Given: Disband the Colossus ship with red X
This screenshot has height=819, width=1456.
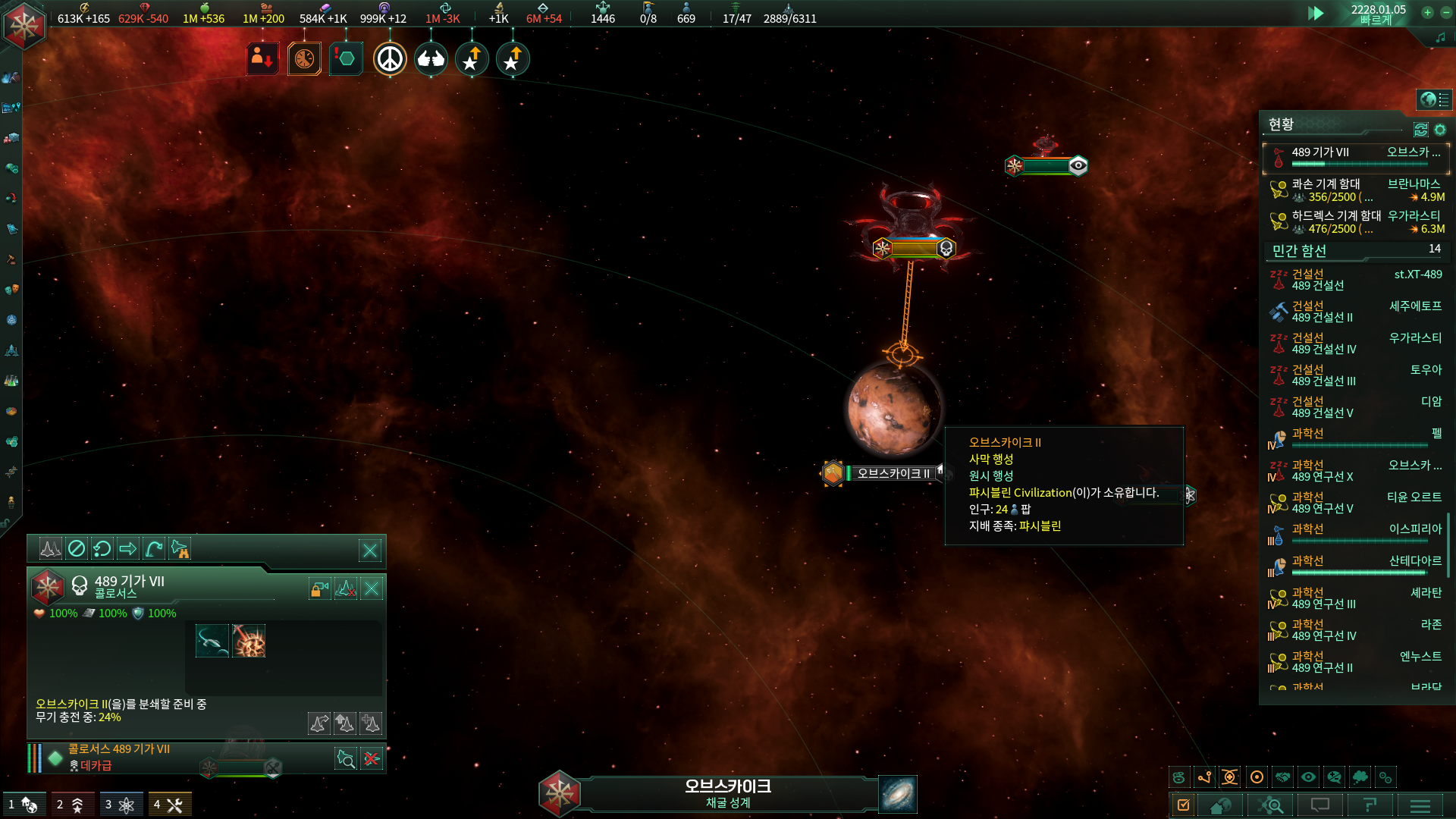Looking at the screenshot, I should click(372, 758).
